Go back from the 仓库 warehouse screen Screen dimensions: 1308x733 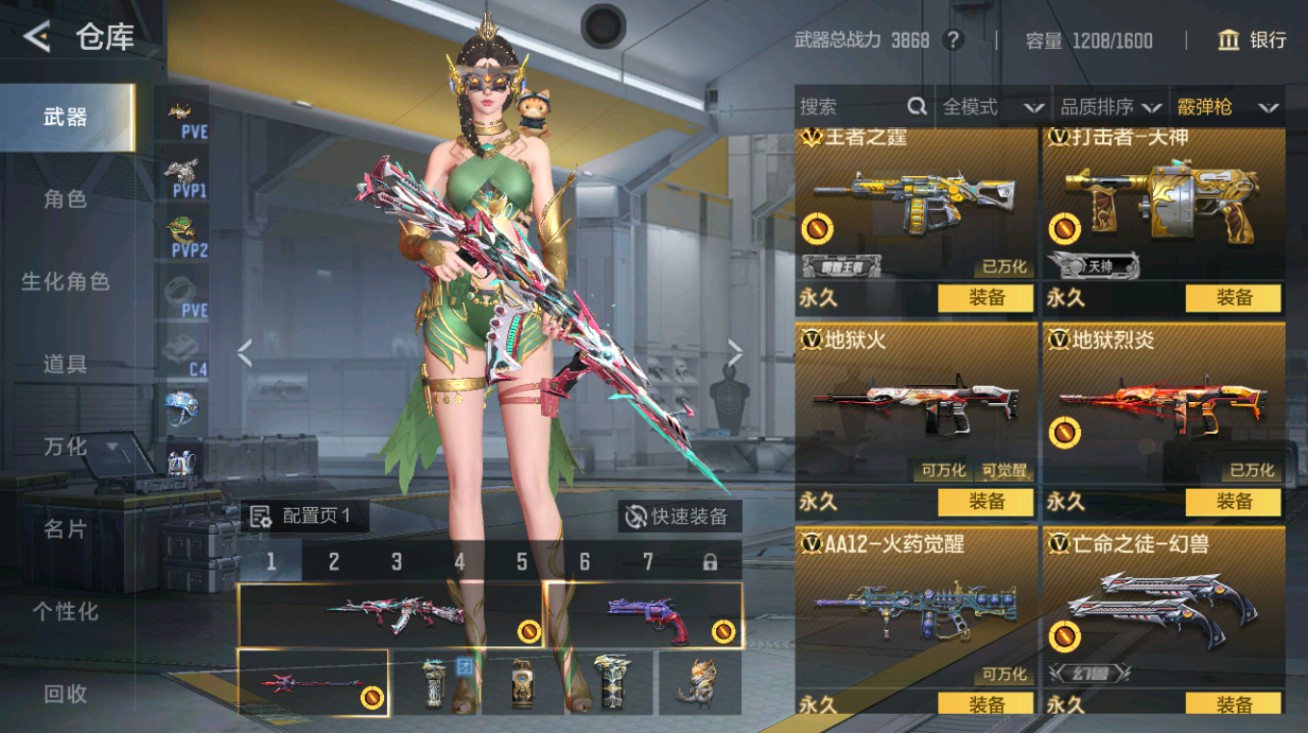(x=37, y=38)
